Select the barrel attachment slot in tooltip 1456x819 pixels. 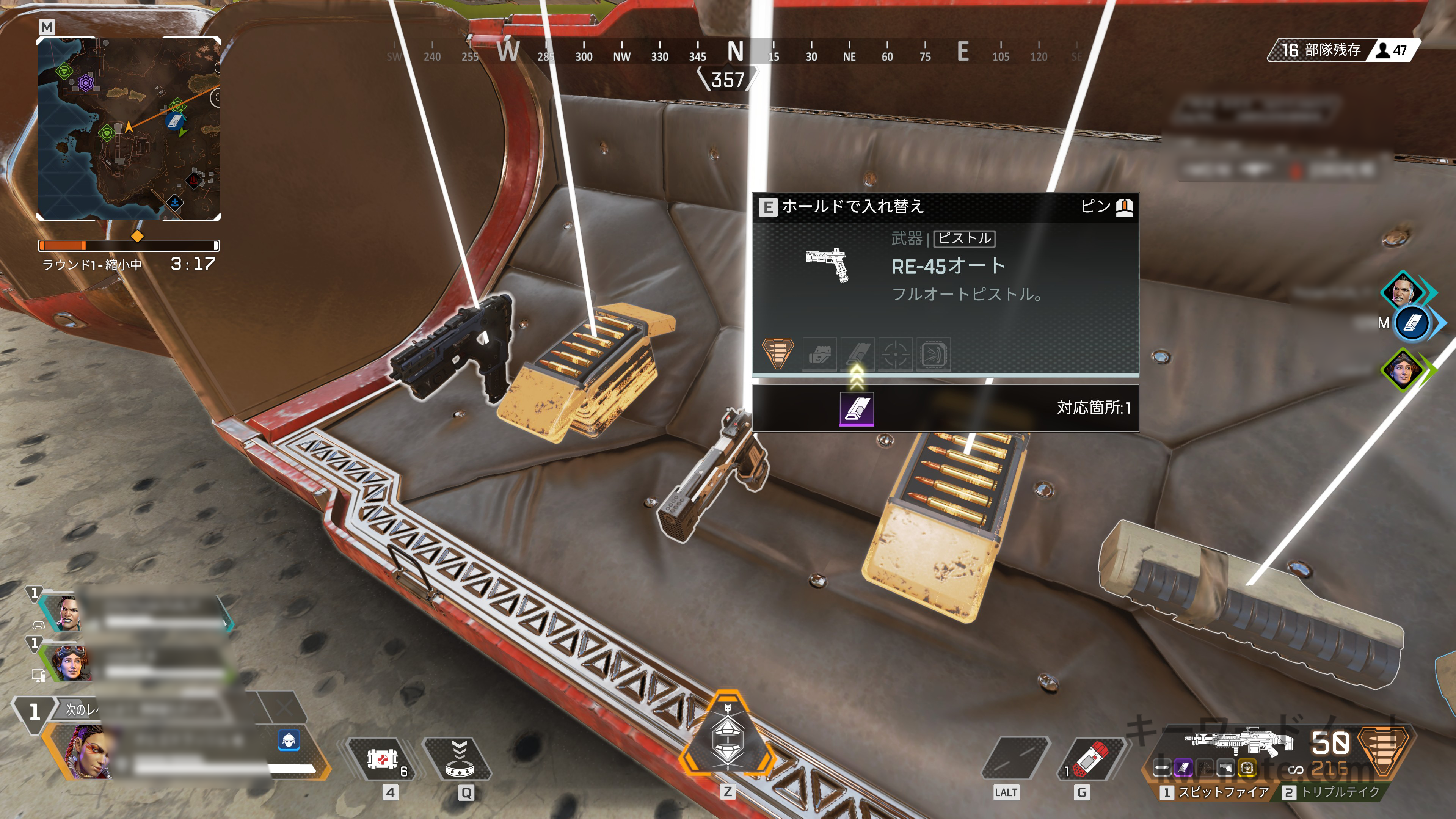click(819, 355)
